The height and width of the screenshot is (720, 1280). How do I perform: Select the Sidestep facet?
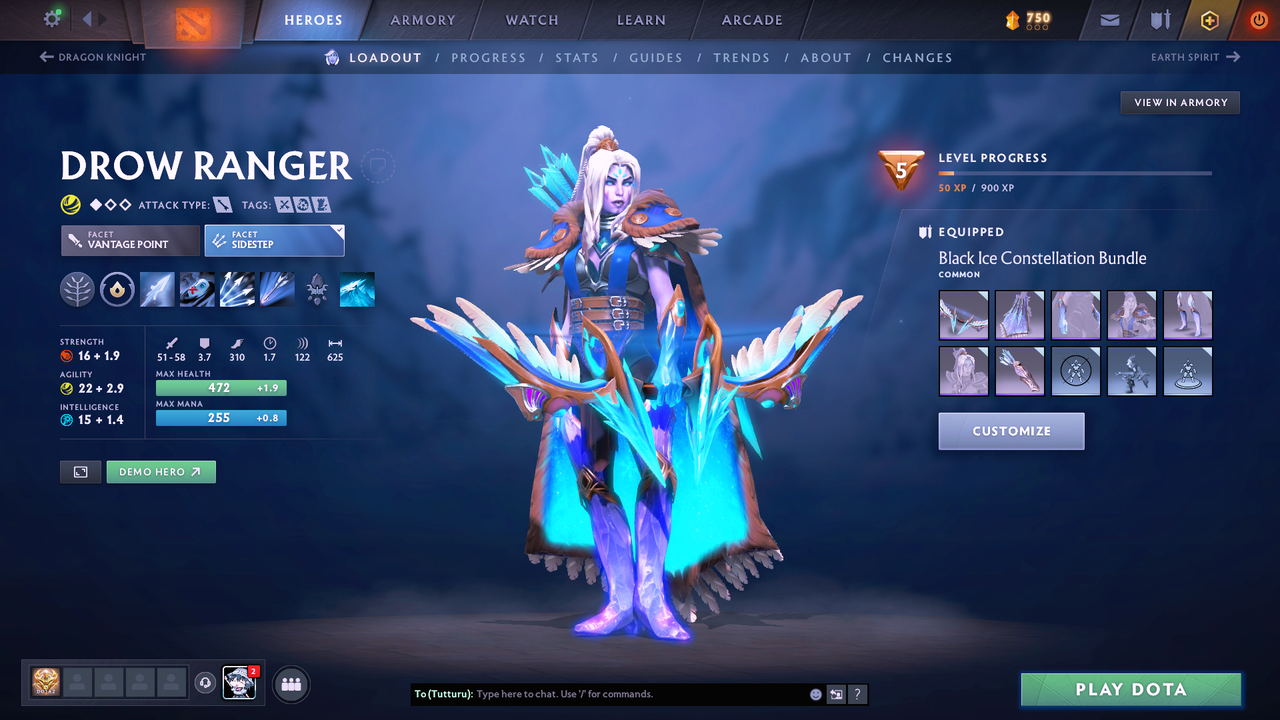tap(274, 240)
